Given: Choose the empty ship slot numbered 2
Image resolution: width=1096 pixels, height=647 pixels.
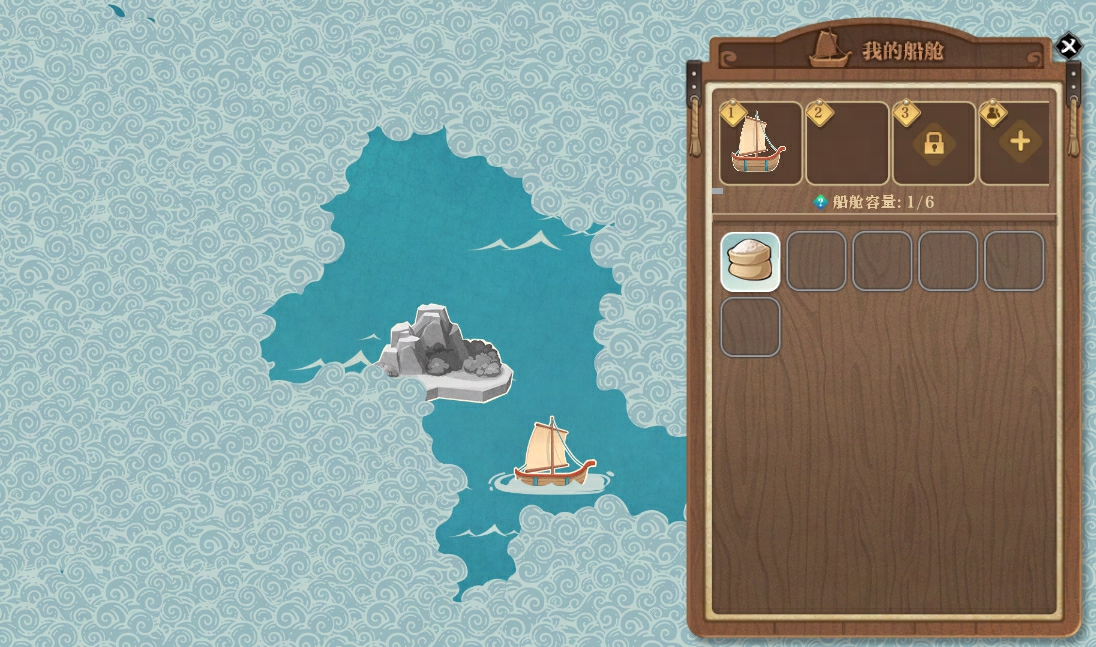Looking at the screenshot, I should (x=847, y=143).
